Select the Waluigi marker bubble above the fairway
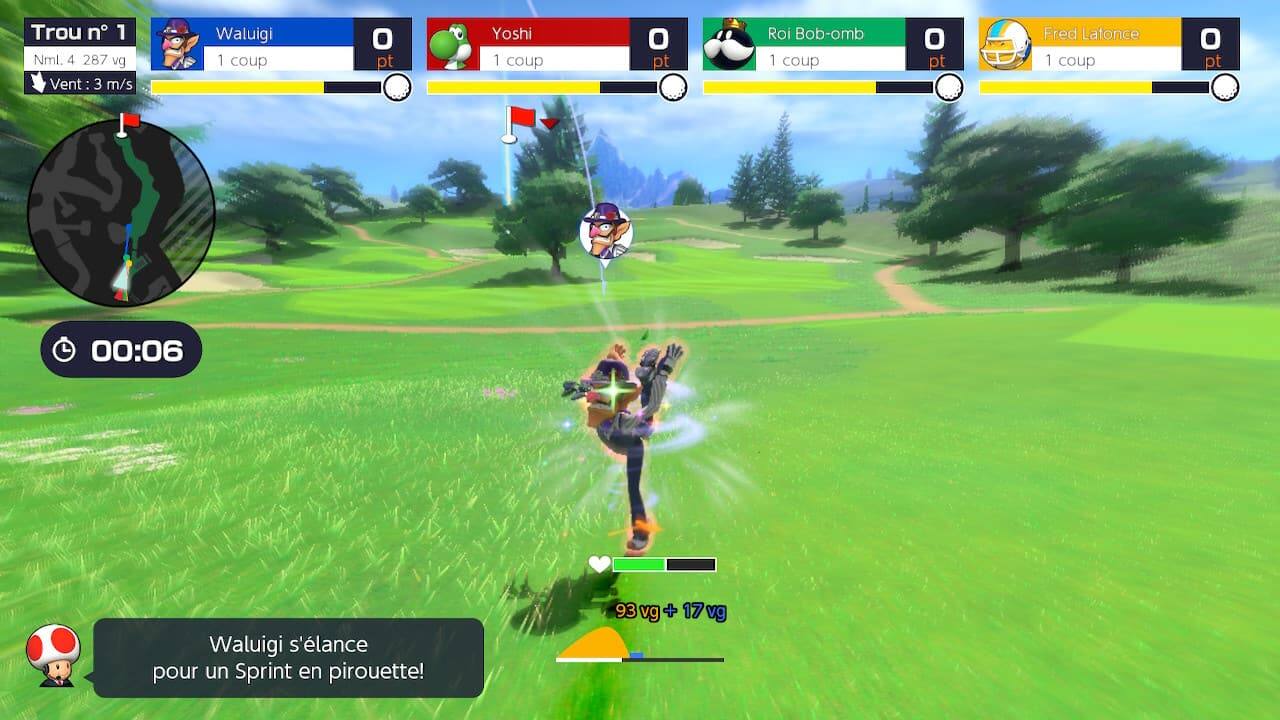Viewport: 1280px width, 720px height. 605,229
